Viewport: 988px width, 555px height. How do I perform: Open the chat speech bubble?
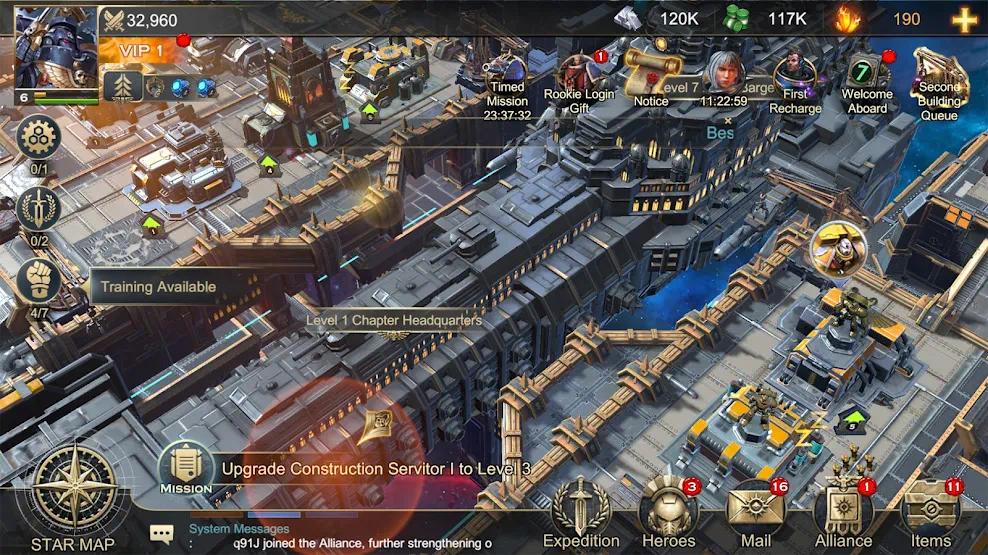pyautogui.click(x=162, y=535)
